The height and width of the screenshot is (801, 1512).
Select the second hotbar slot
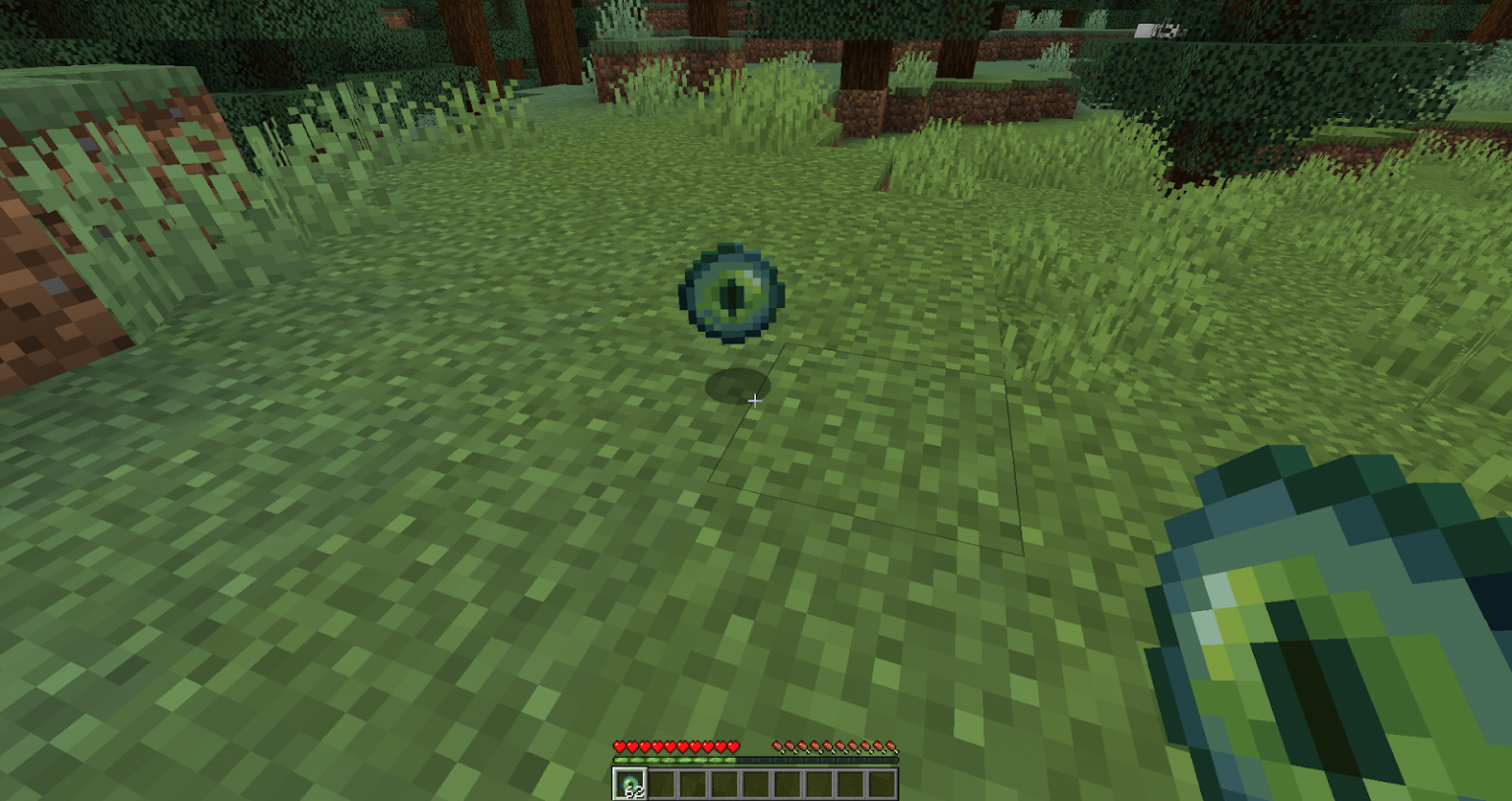[x=661, y=784]
